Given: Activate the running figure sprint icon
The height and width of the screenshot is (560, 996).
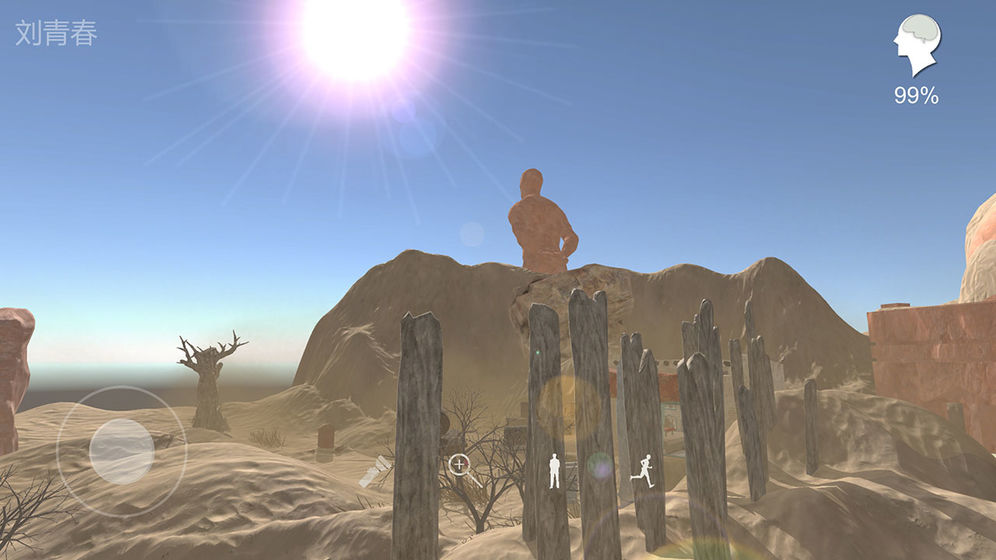Looking at the screenshot, I should (643, 471).
